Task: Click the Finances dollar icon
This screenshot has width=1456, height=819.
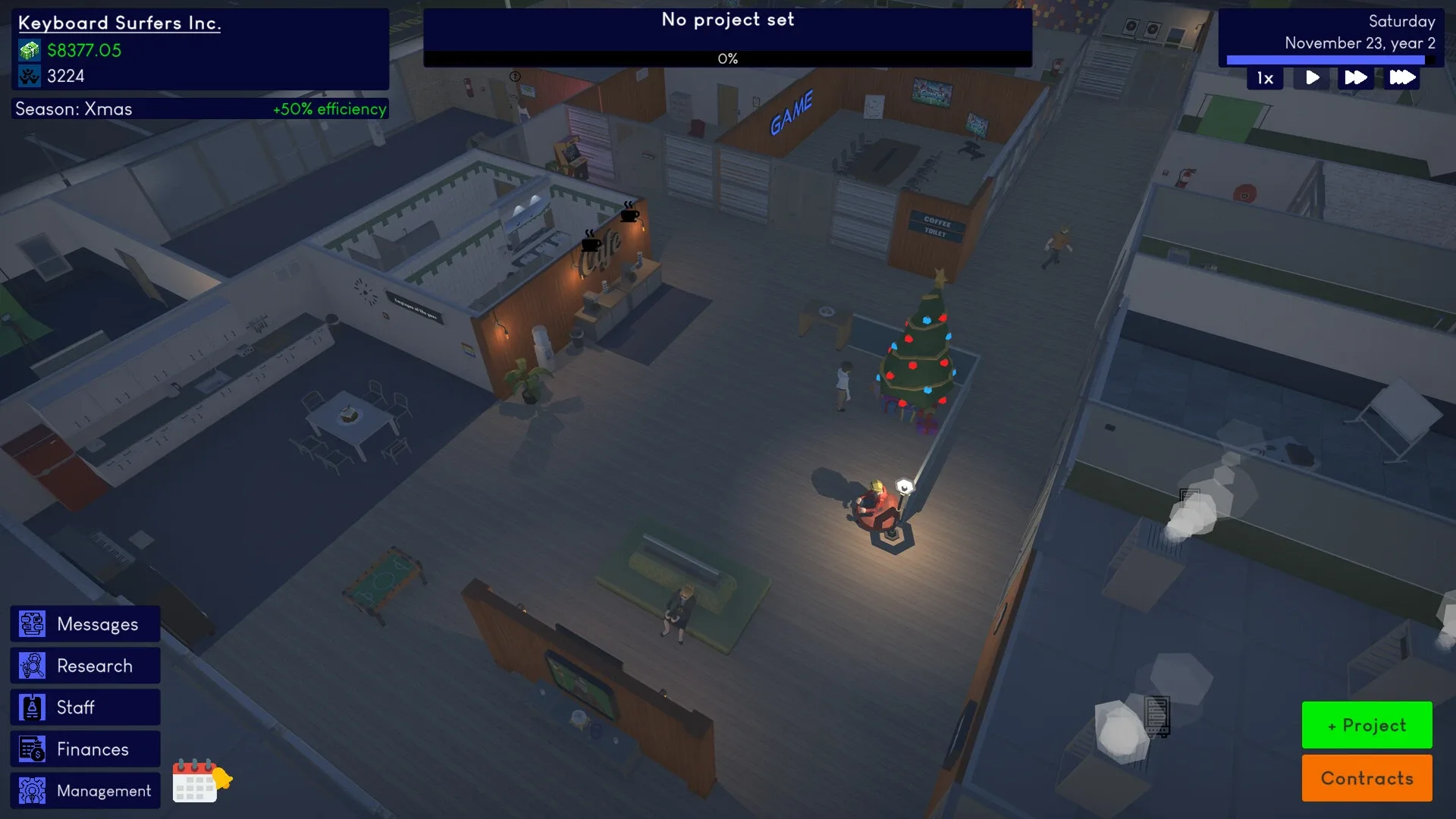Action: click(x=32, y=748)
